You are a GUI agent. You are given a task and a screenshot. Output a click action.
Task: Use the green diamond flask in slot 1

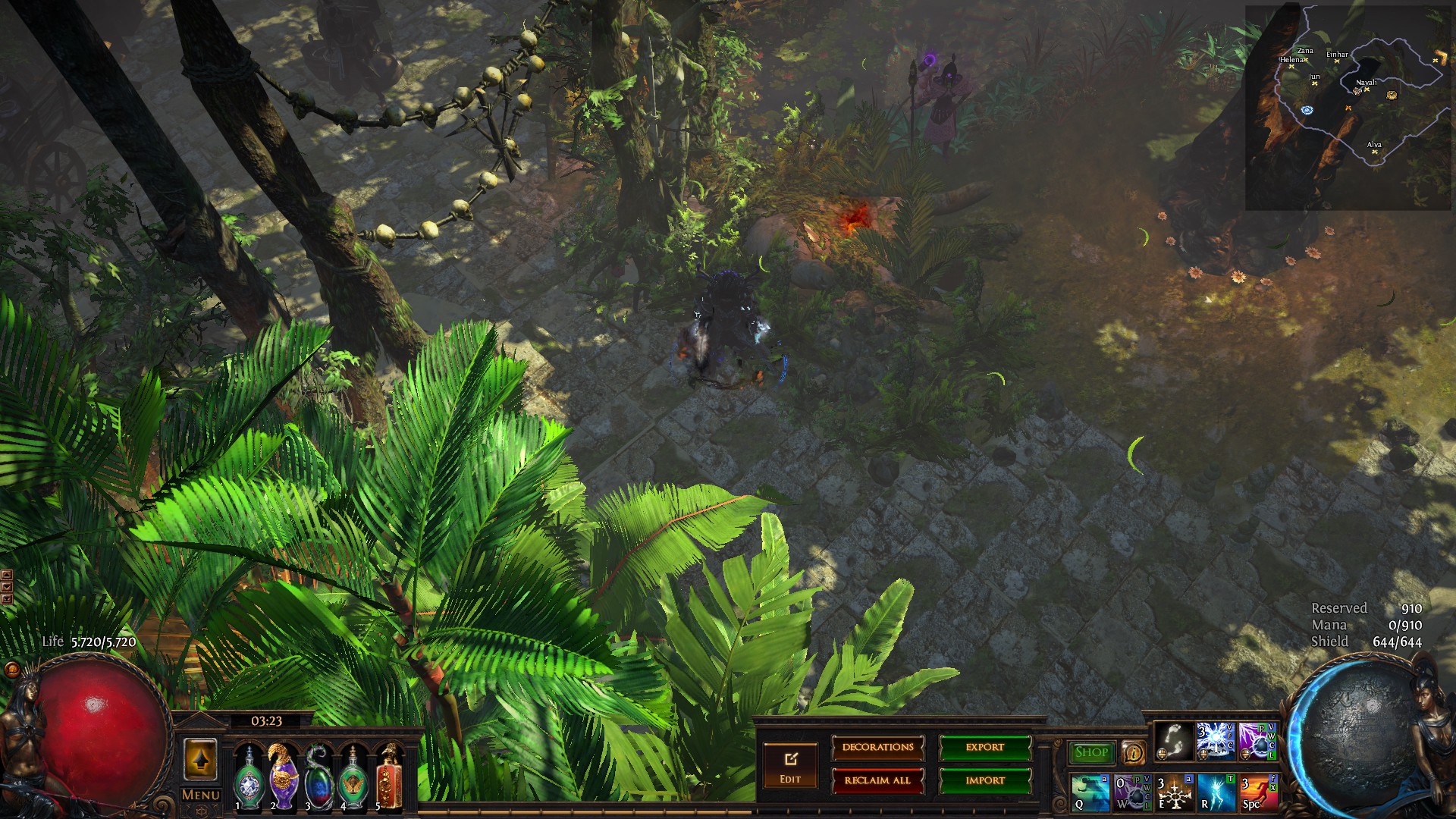click(x=249, y=777)
